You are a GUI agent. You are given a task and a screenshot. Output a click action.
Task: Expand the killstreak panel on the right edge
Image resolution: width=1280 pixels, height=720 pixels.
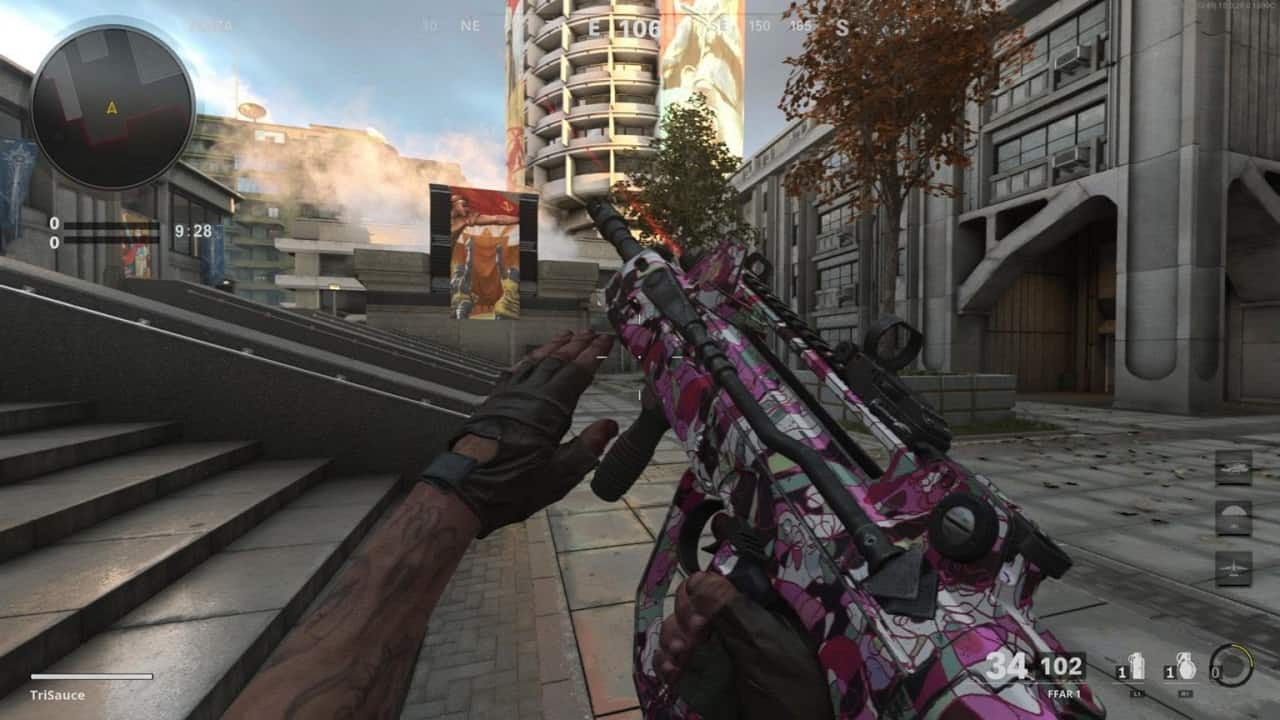pos(1234,516)
